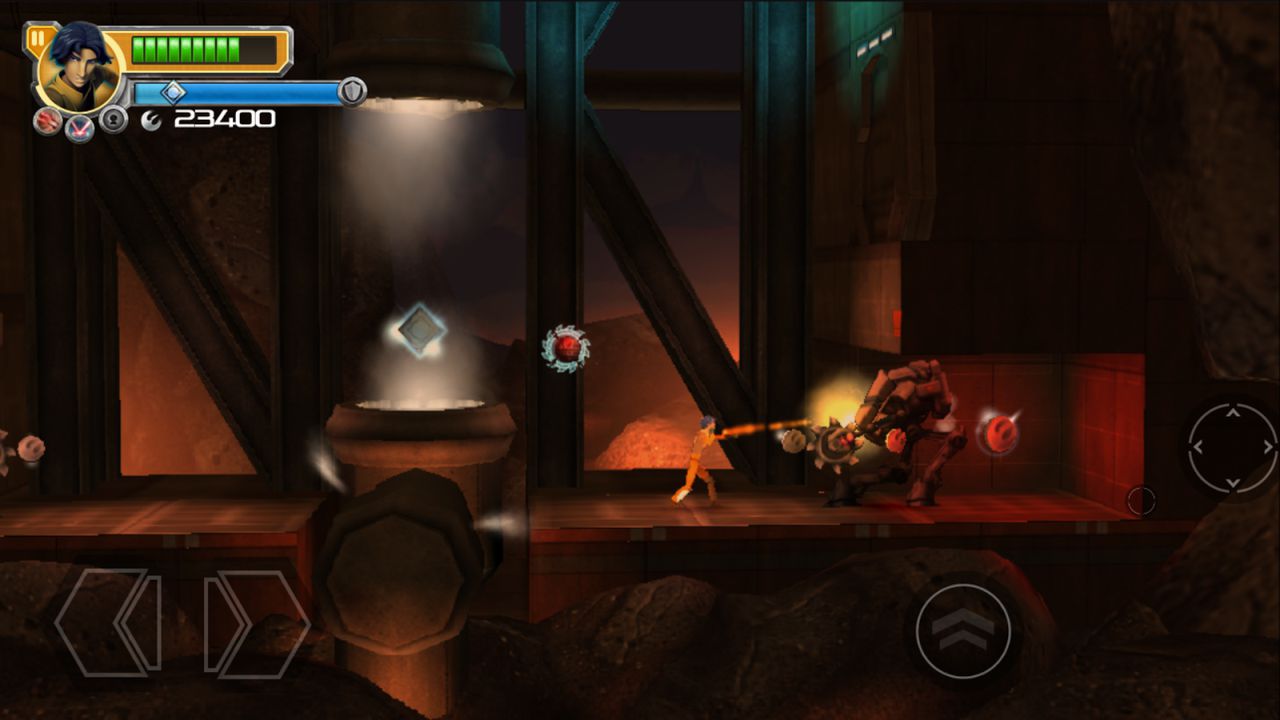Click the Rebel Alliance currency emblem
The image size is (1280, 720).
150,120
